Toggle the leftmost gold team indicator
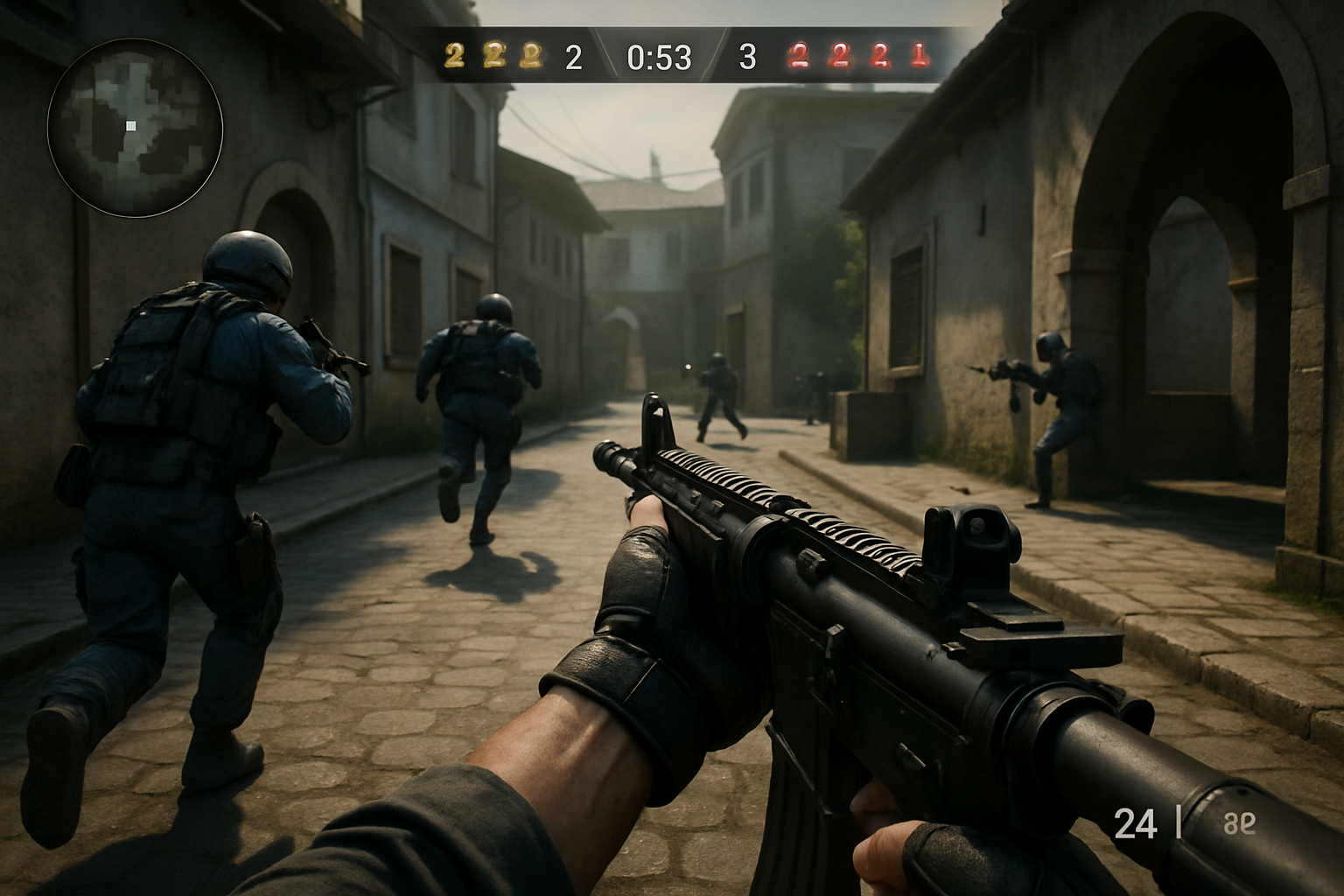1344x896 pixels. (454, 55)
